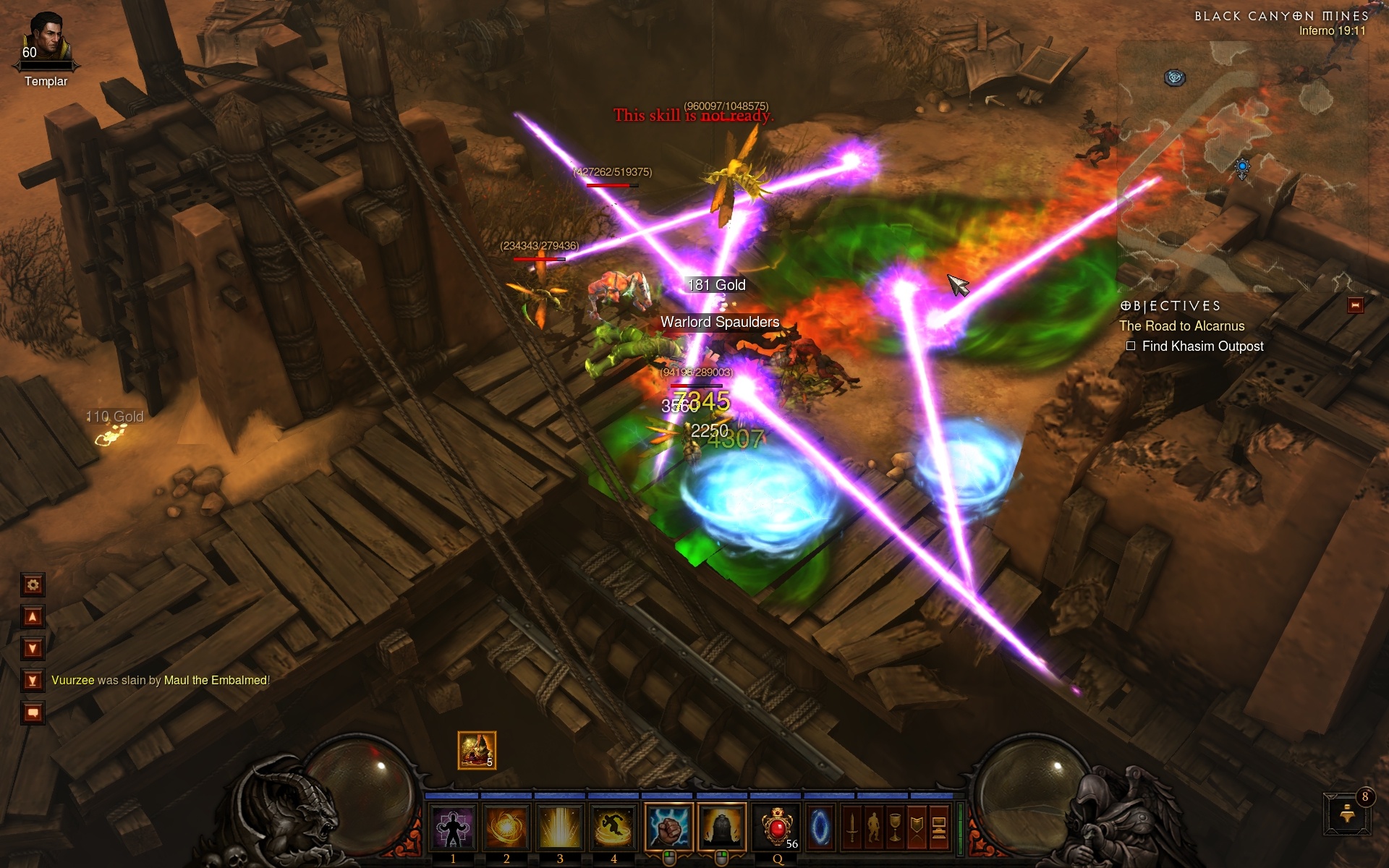Drink the red health potion
1389x868 pixels.
776,827
